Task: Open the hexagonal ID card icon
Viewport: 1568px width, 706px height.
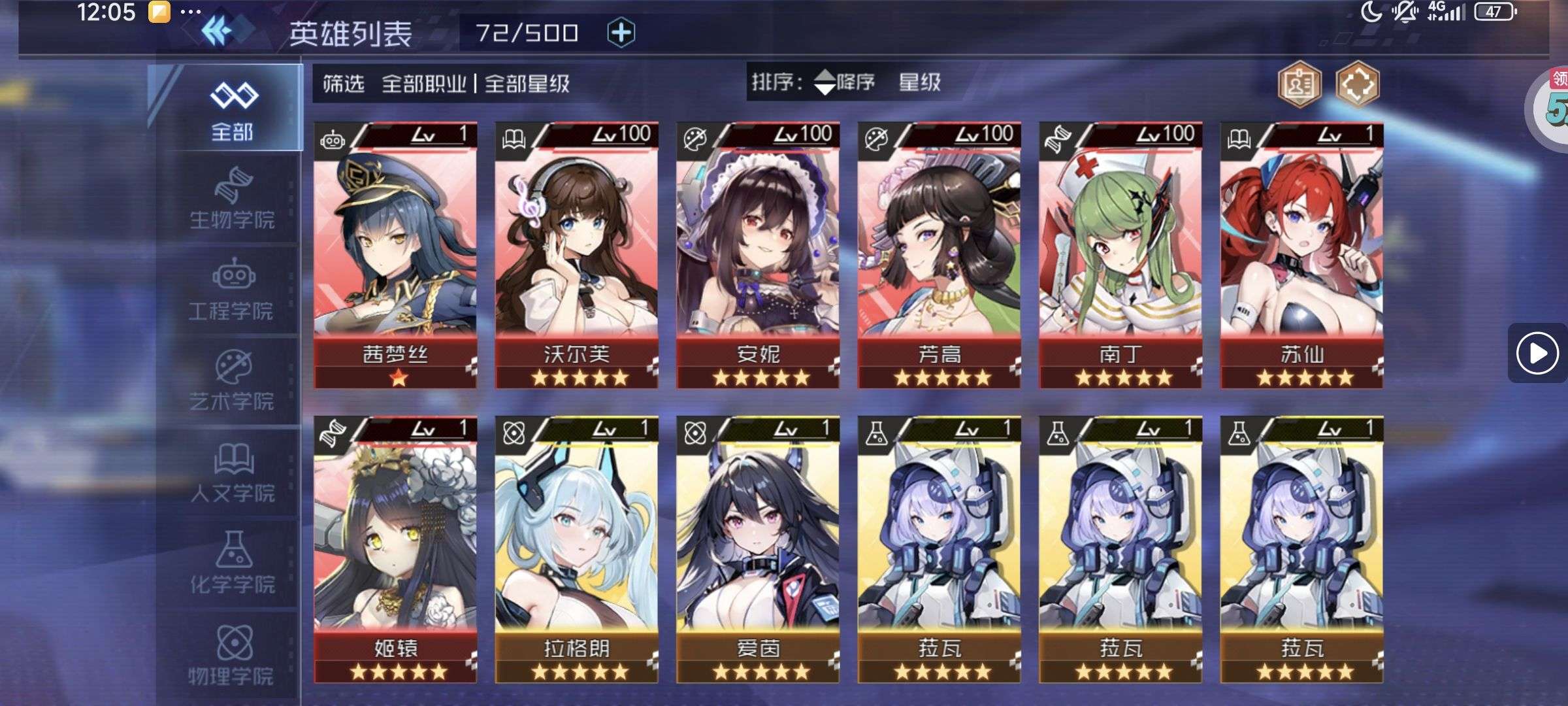Action: coord(1299,84)
